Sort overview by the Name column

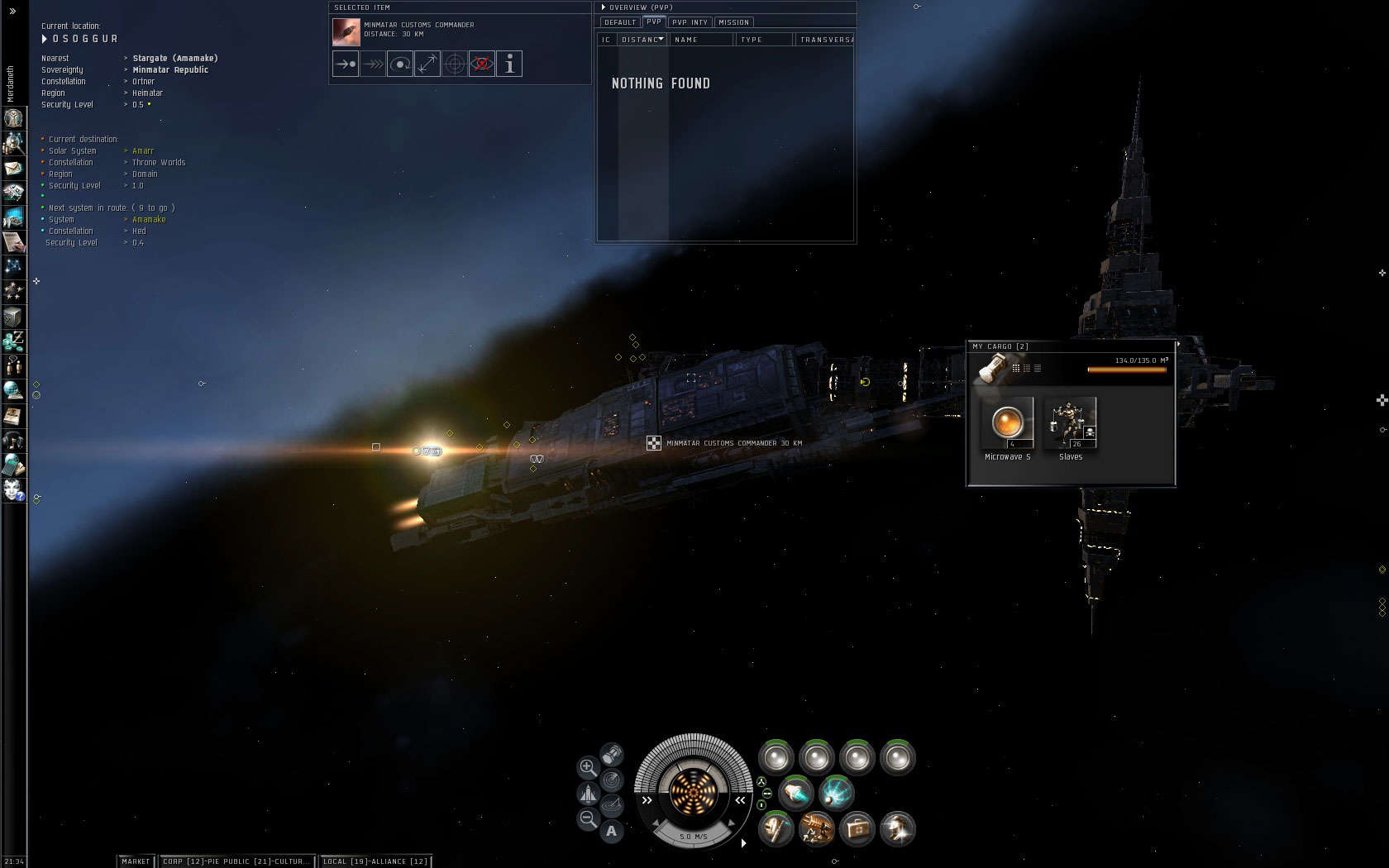point(699,40)
